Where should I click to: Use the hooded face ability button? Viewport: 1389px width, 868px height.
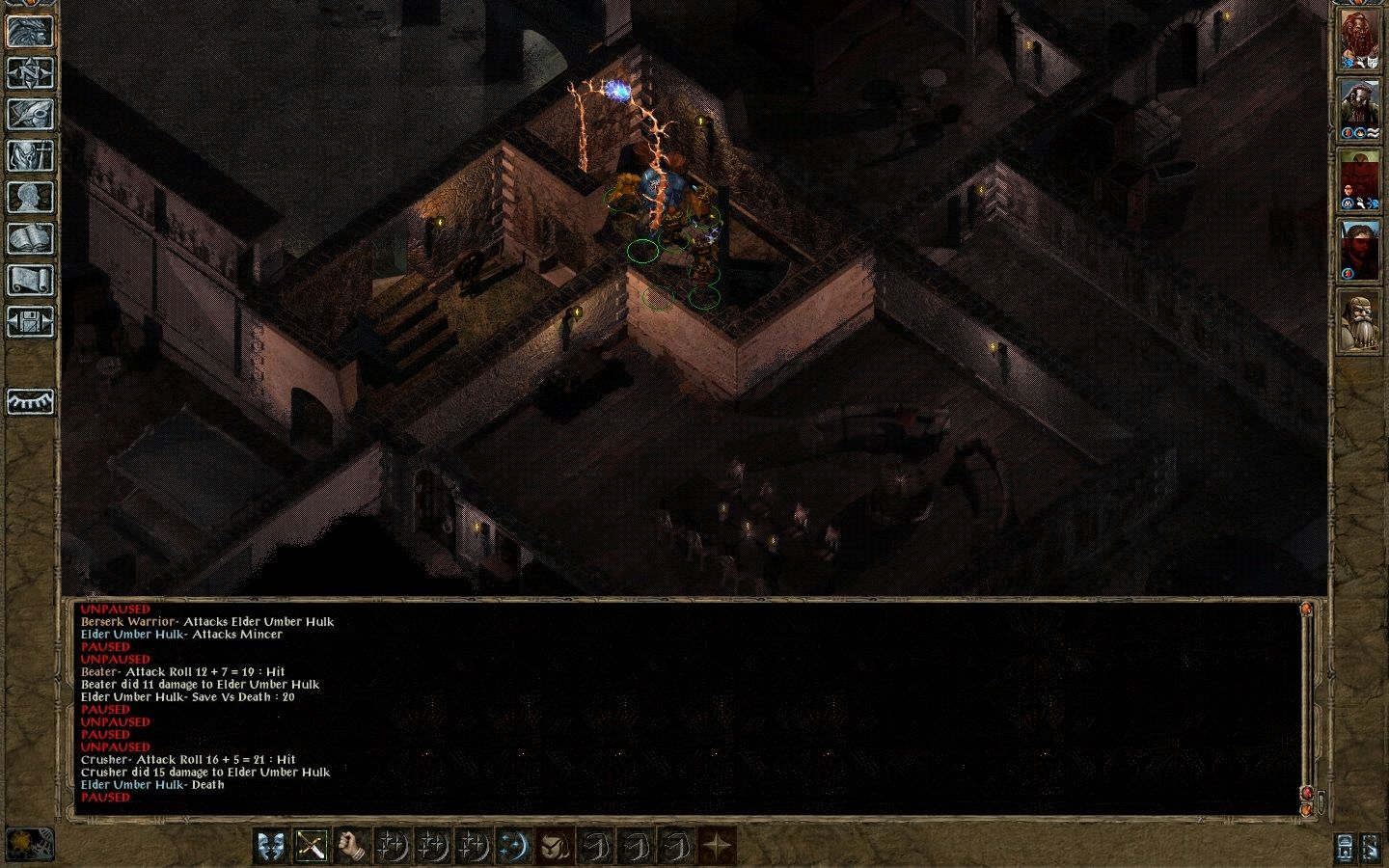[555, 847]
